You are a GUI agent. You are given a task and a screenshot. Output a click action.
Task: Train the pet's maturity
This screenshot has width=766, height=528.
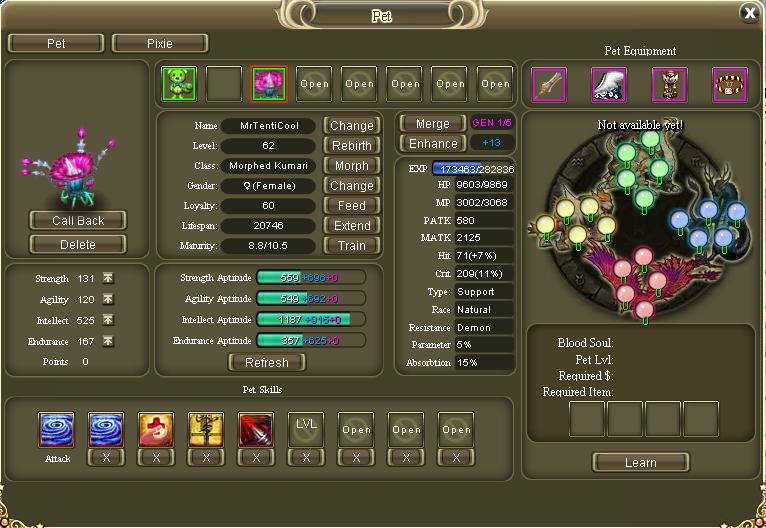(x=352, y=245)
